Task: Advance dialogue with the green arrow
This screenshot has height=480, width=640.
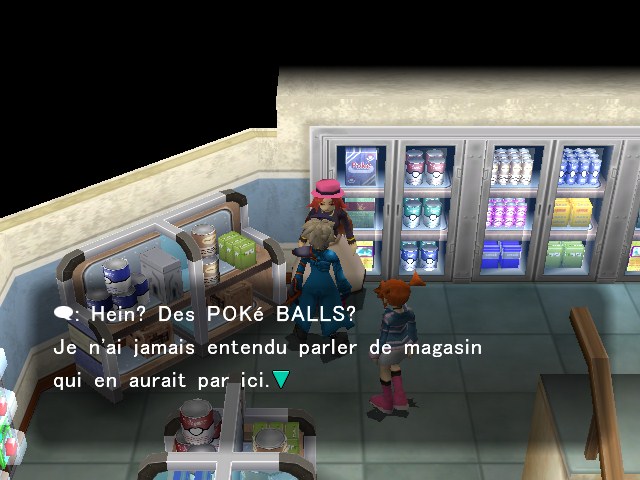Action: tap(282, 381)
